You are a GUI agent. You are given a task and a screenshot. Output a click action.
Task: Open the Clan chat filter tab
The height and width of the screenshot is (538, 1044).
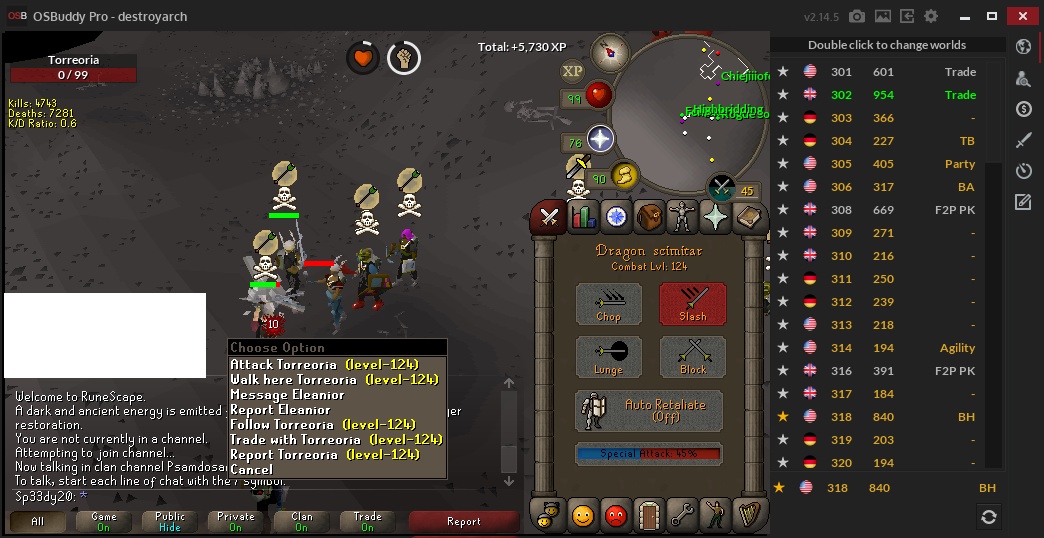[x=302, y=522]
